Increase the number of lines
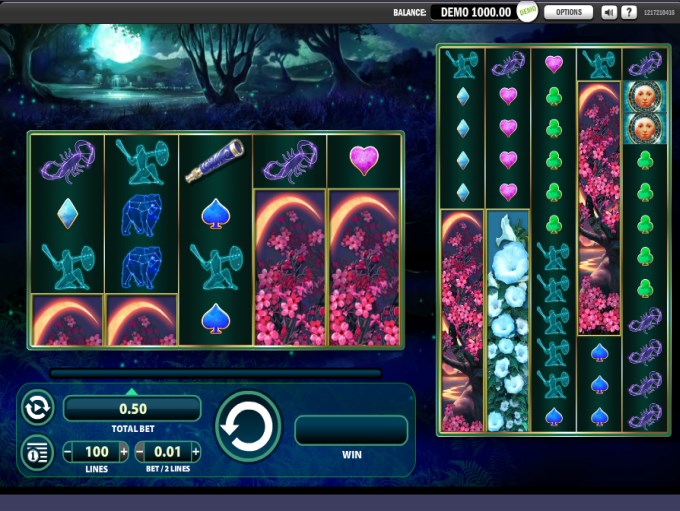The width and height of the screenshot is (680, 511). pos(124,452)
